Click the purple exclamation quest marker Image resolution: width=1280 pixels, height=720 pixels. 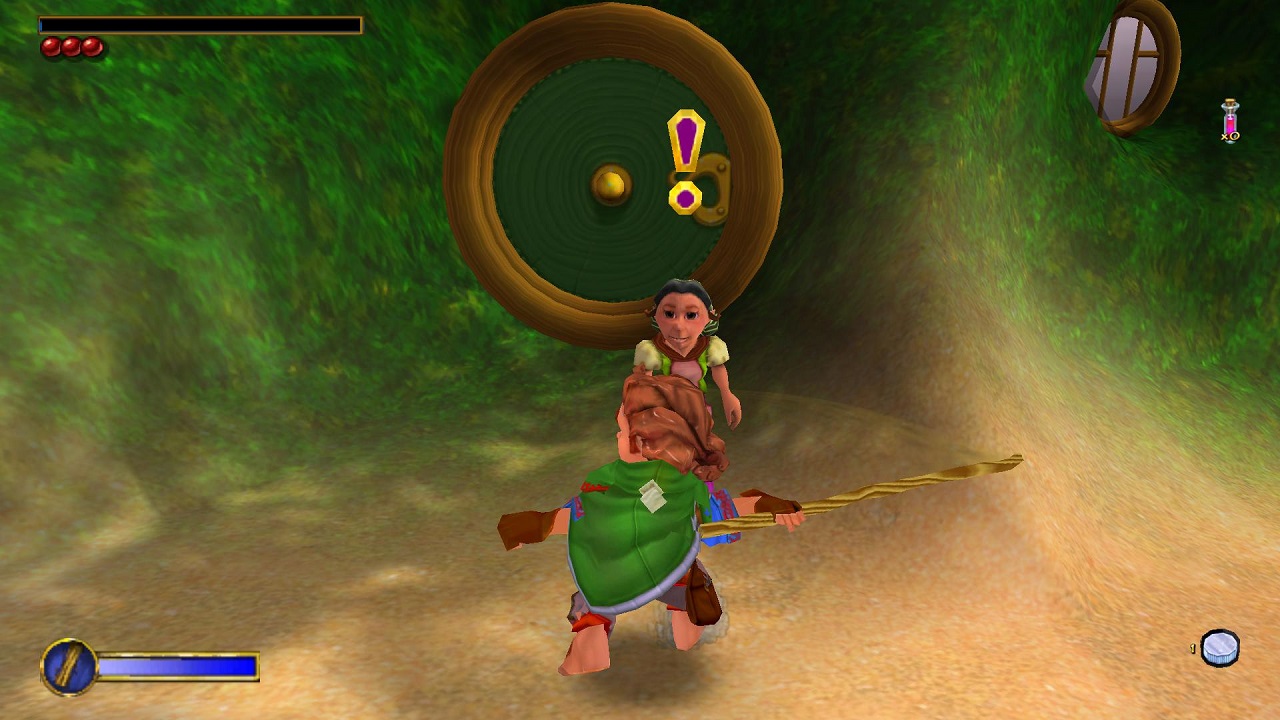tap(686, 159)
